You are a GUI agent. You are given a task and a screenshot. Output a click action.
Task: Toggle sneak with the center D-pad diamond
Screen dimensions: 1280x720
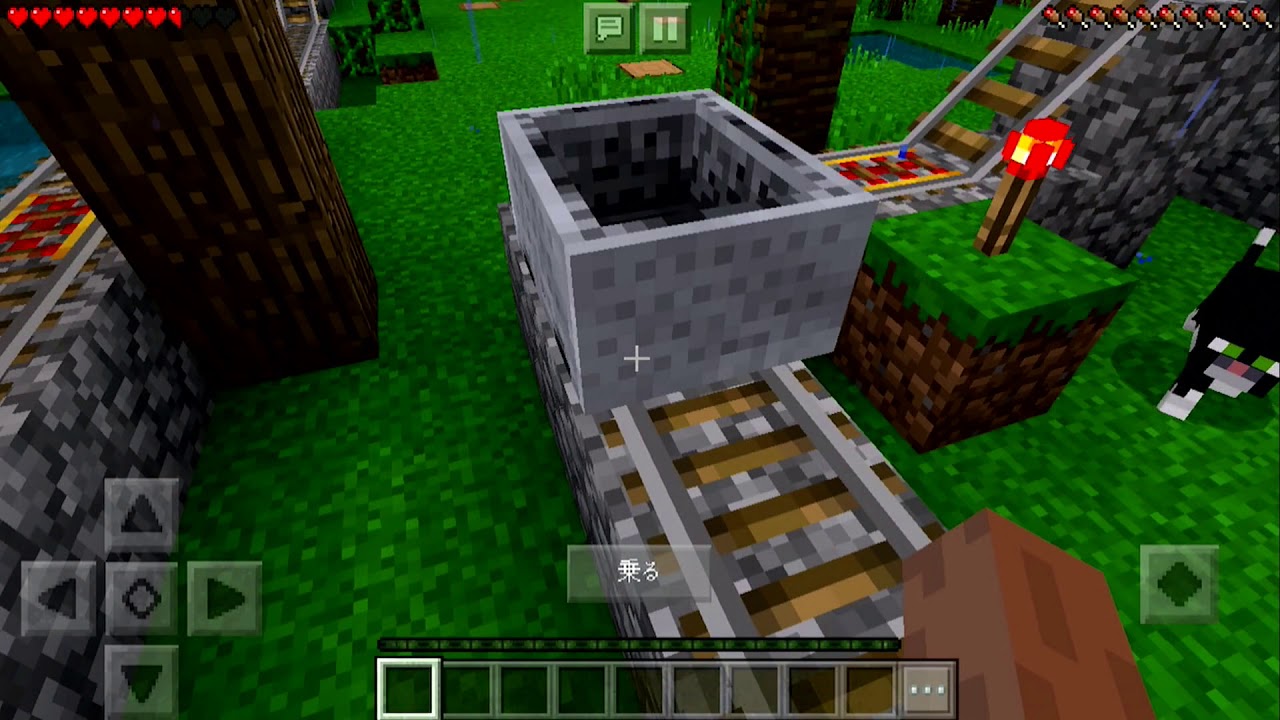pyautogui.click(x=142, y=597)
